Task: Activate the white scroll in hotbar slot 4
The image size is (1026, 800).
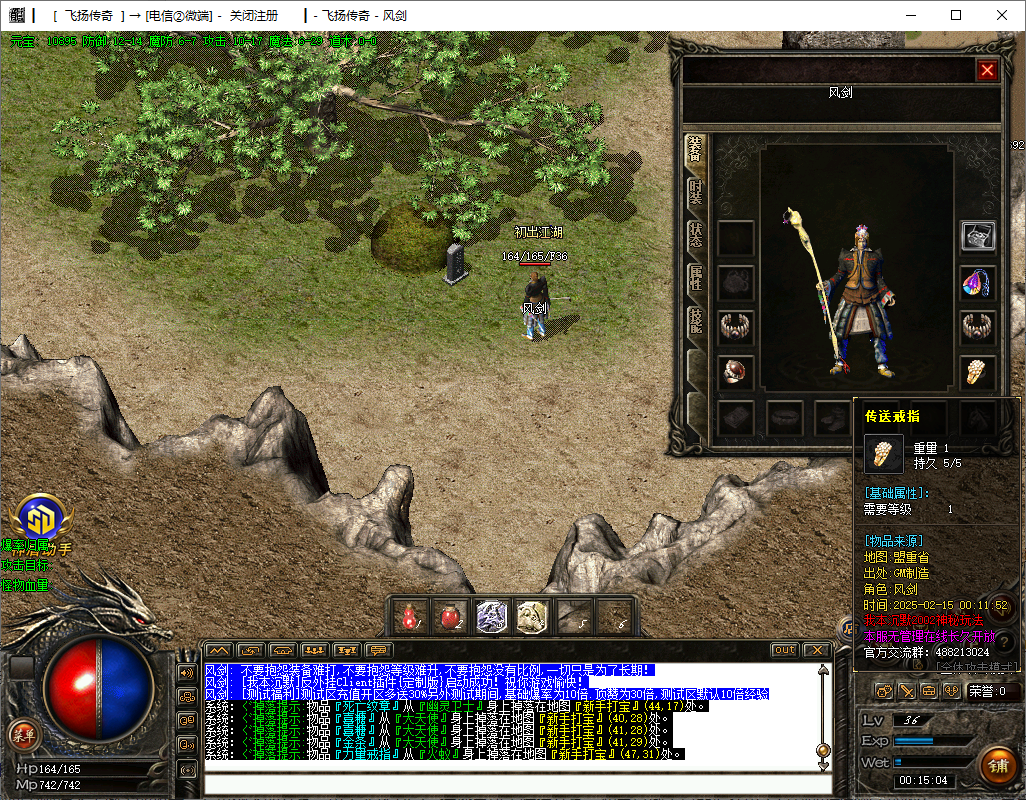Action: [x=531, y=617]
